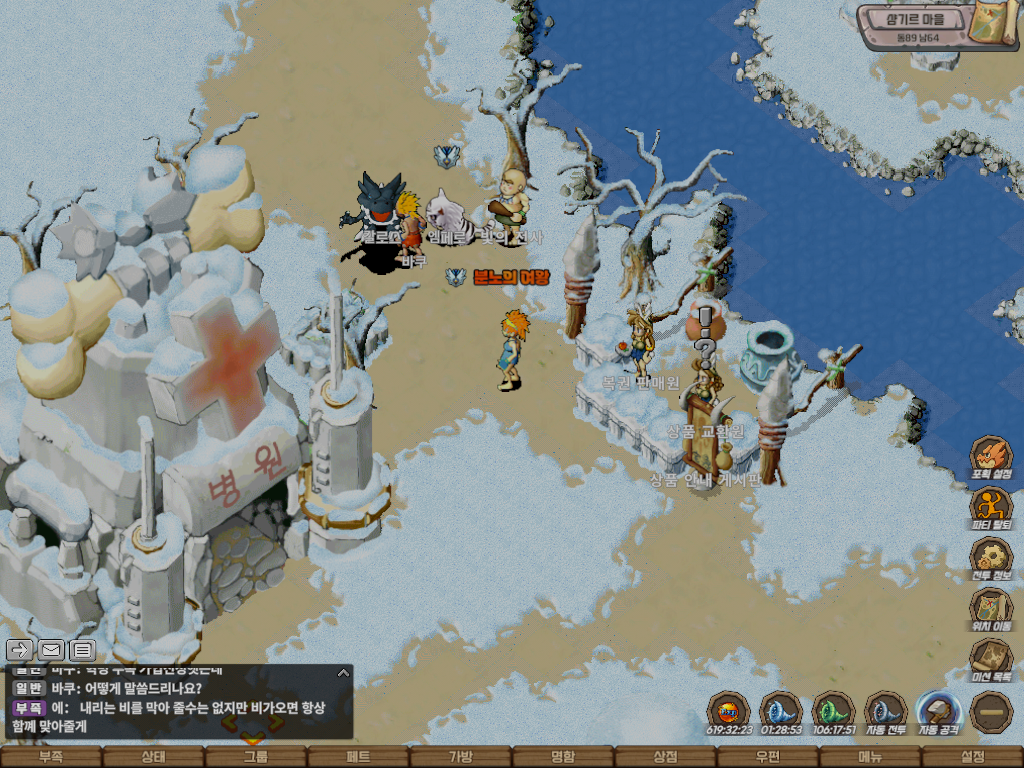Open the 페트 (pet) menu
1024x768 pixels.
tap(358, 757)
